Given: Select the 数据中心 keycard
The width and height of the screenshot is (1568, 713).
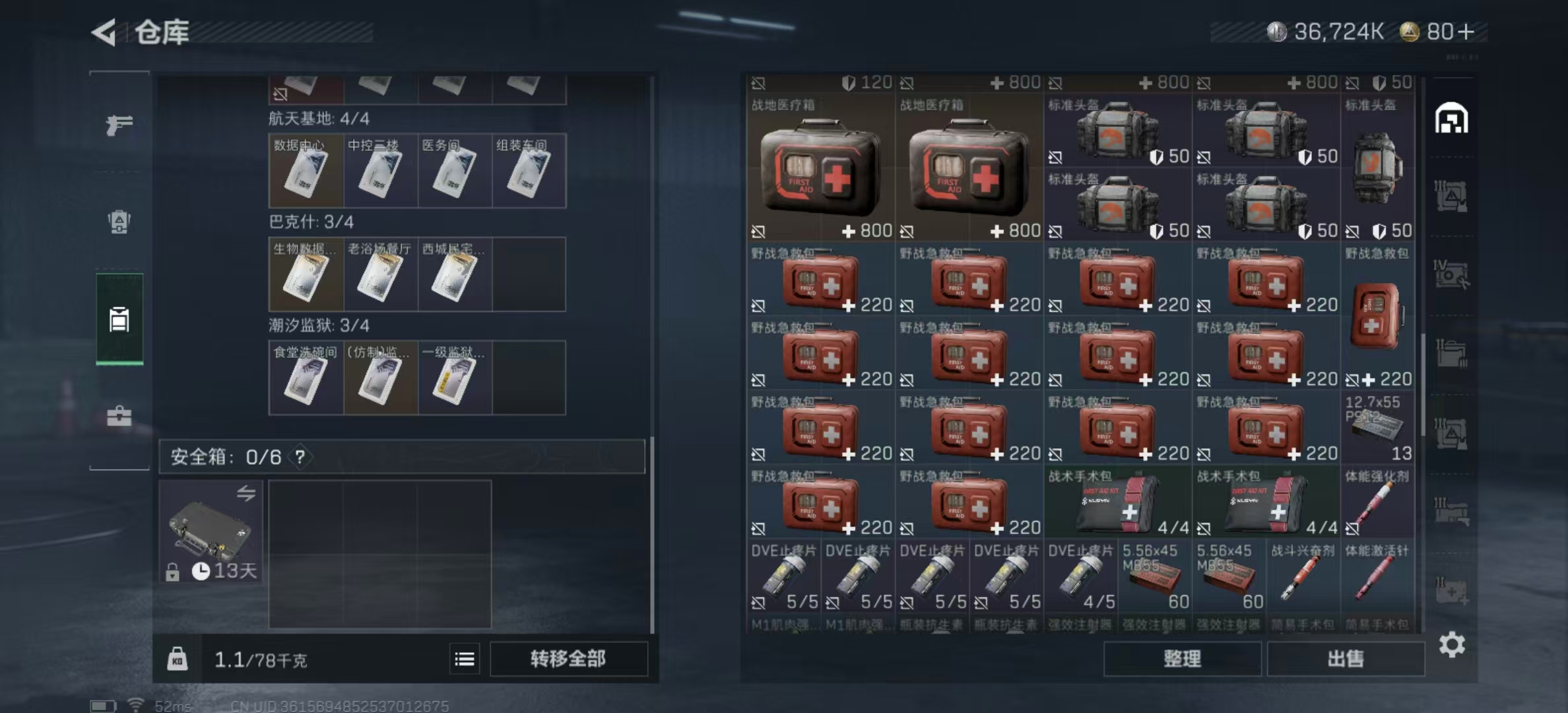Looking at the screenshot, I should point(306,171).
